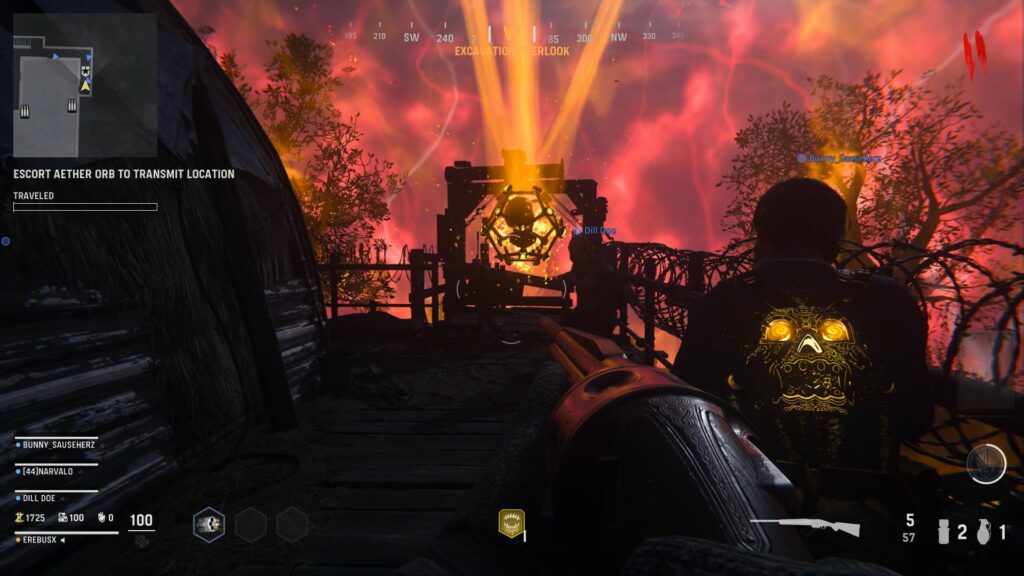
Task: Activate the circular field upgrade icon
Action: click(986, 464)
